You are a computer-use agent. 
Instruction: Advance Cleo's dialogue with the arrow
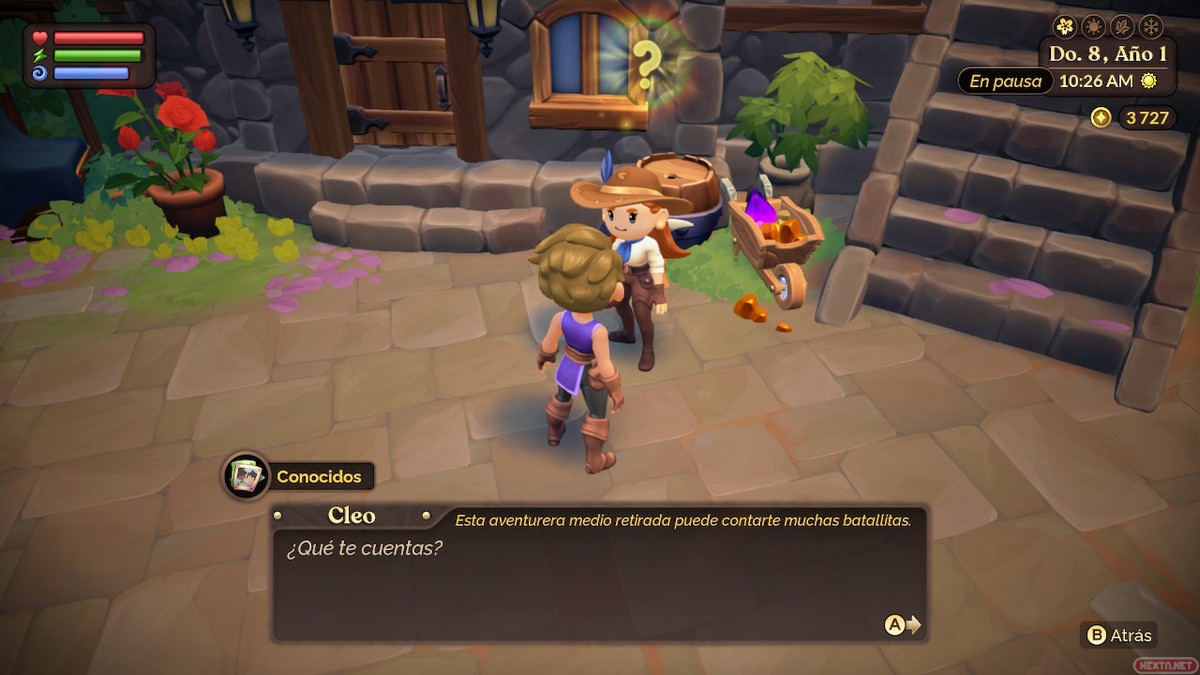[903, 625]
